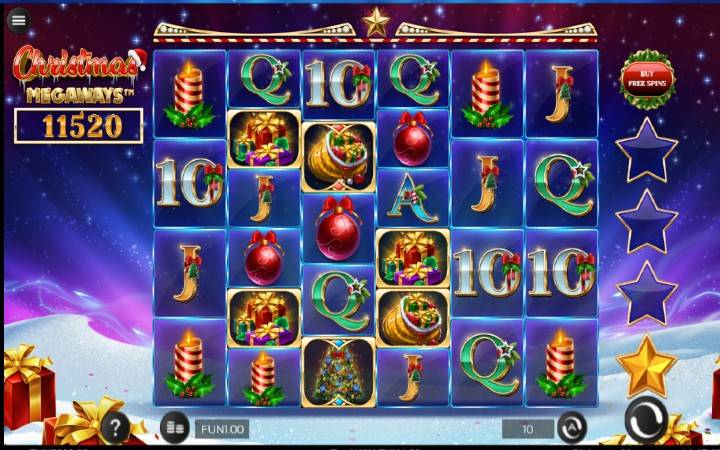This screenshot has width=720, height=450.
Task: Open the hamburger menu
Action: click(x=18, y=20)
